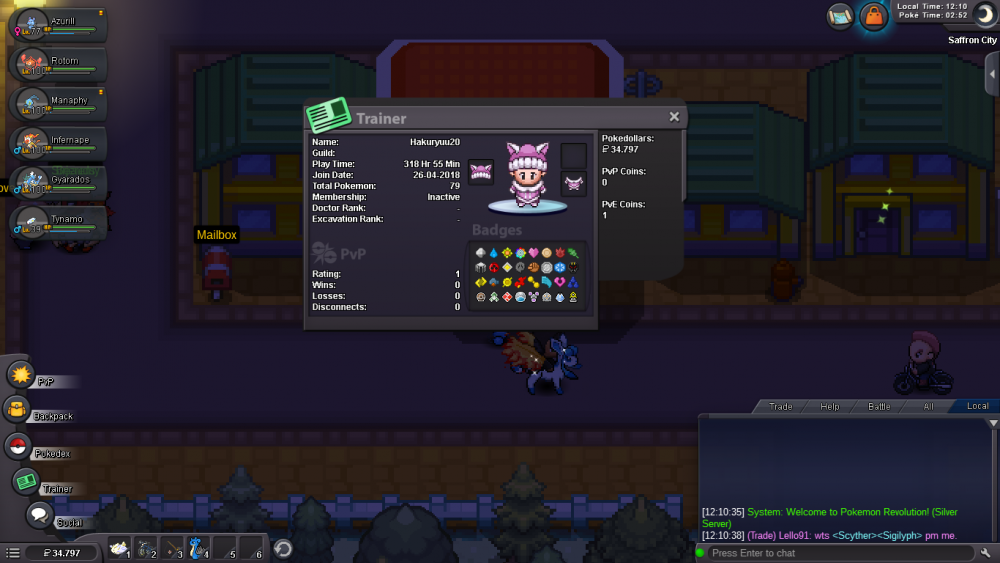This screenshot has width=1000, height=563.
Task: Use the bicycle in hotbar slot 2
Action: pyautogui.click(x=146, y=548)
